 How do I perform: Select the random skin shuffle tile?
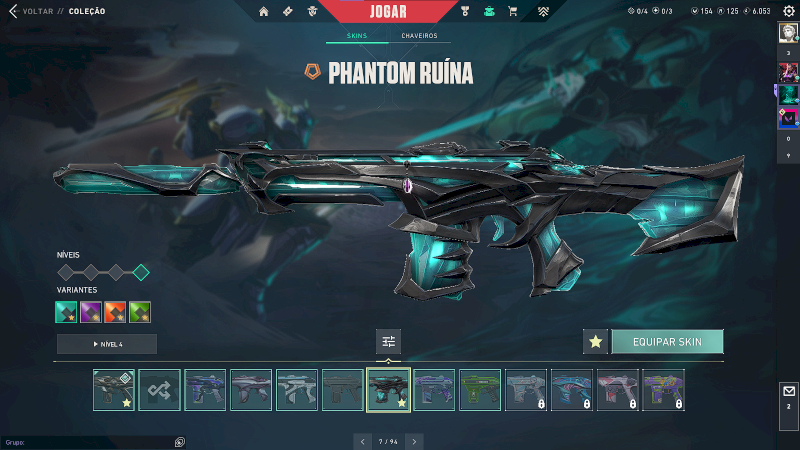coord(160,390)
